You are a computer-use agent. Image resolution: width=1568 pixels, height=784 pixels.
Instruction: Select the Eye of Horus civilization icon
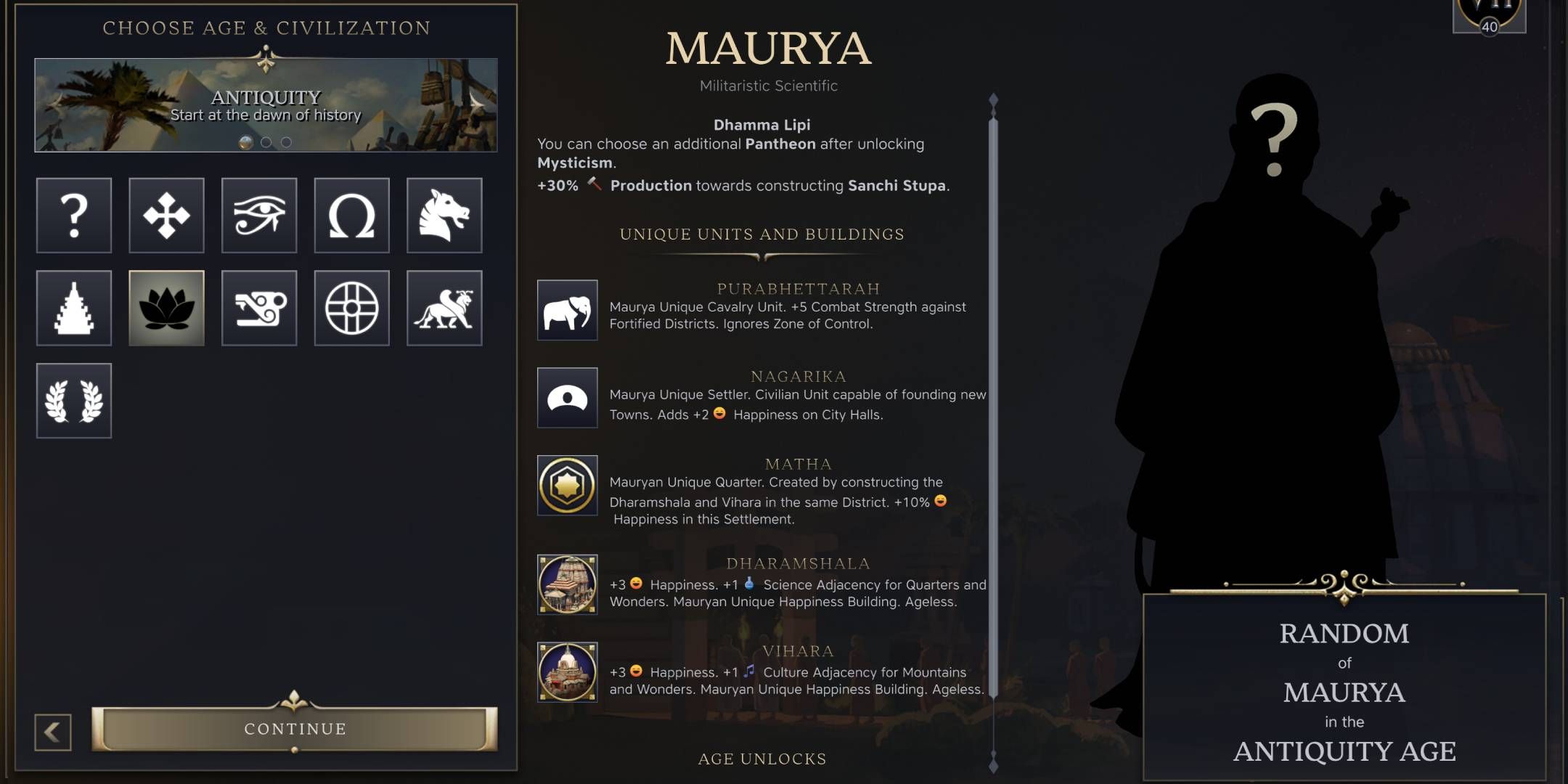click(x=259, y=216)
